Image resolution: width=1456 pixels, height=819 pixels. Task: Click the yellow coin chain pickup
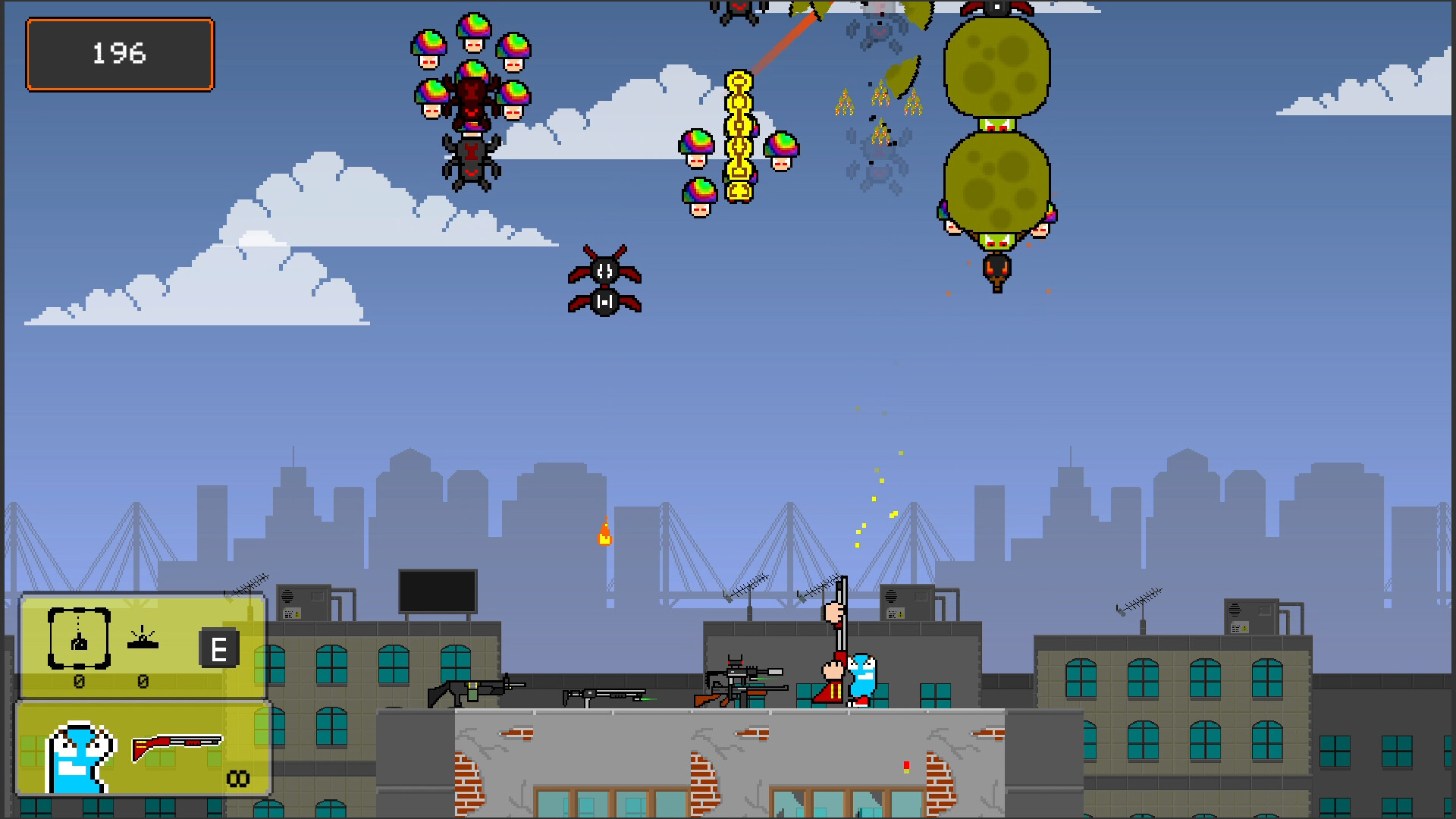coord(739,136)
